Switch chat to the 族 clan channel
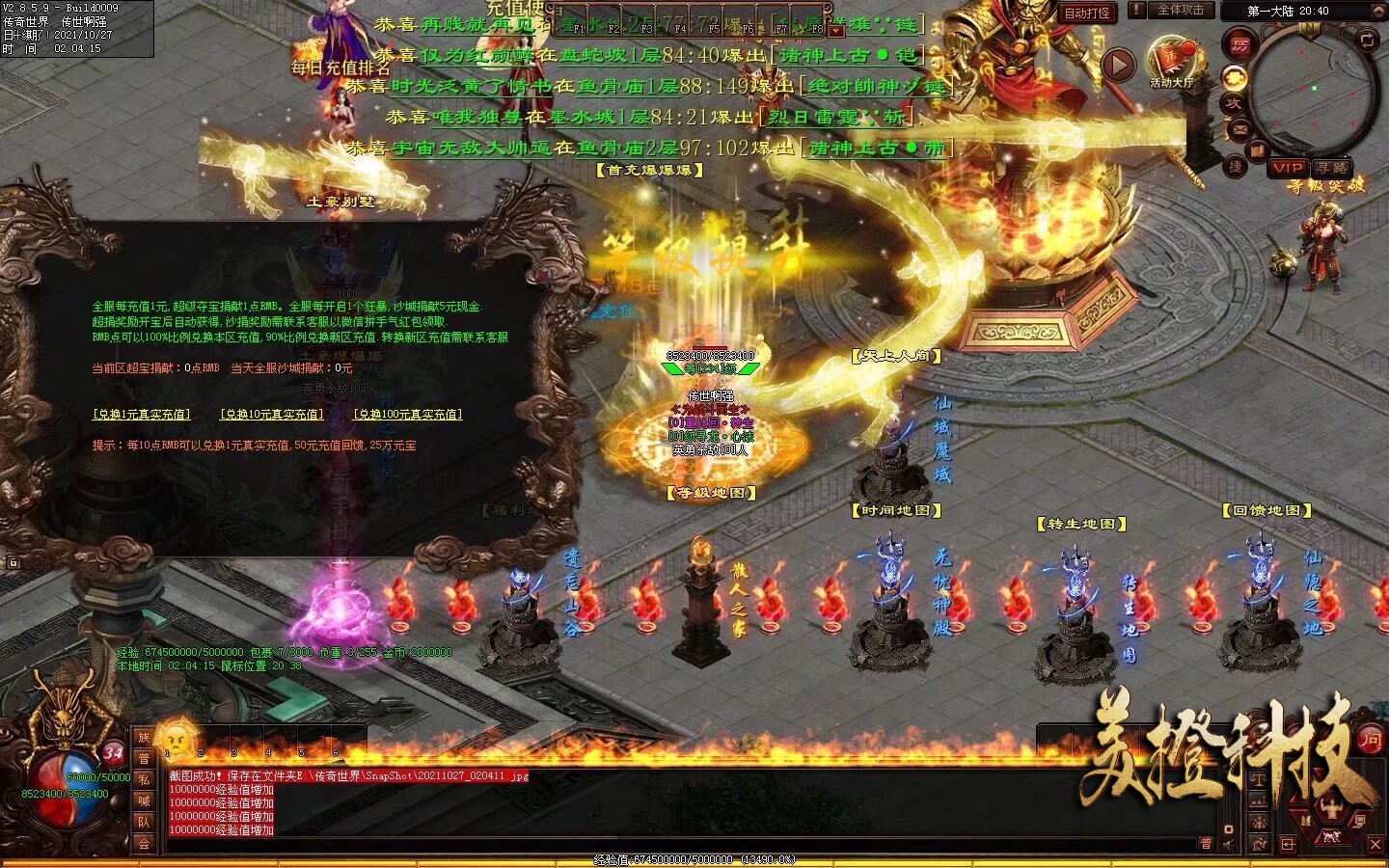Screen dimensions: 1389x868 click(x=144, y=738)
